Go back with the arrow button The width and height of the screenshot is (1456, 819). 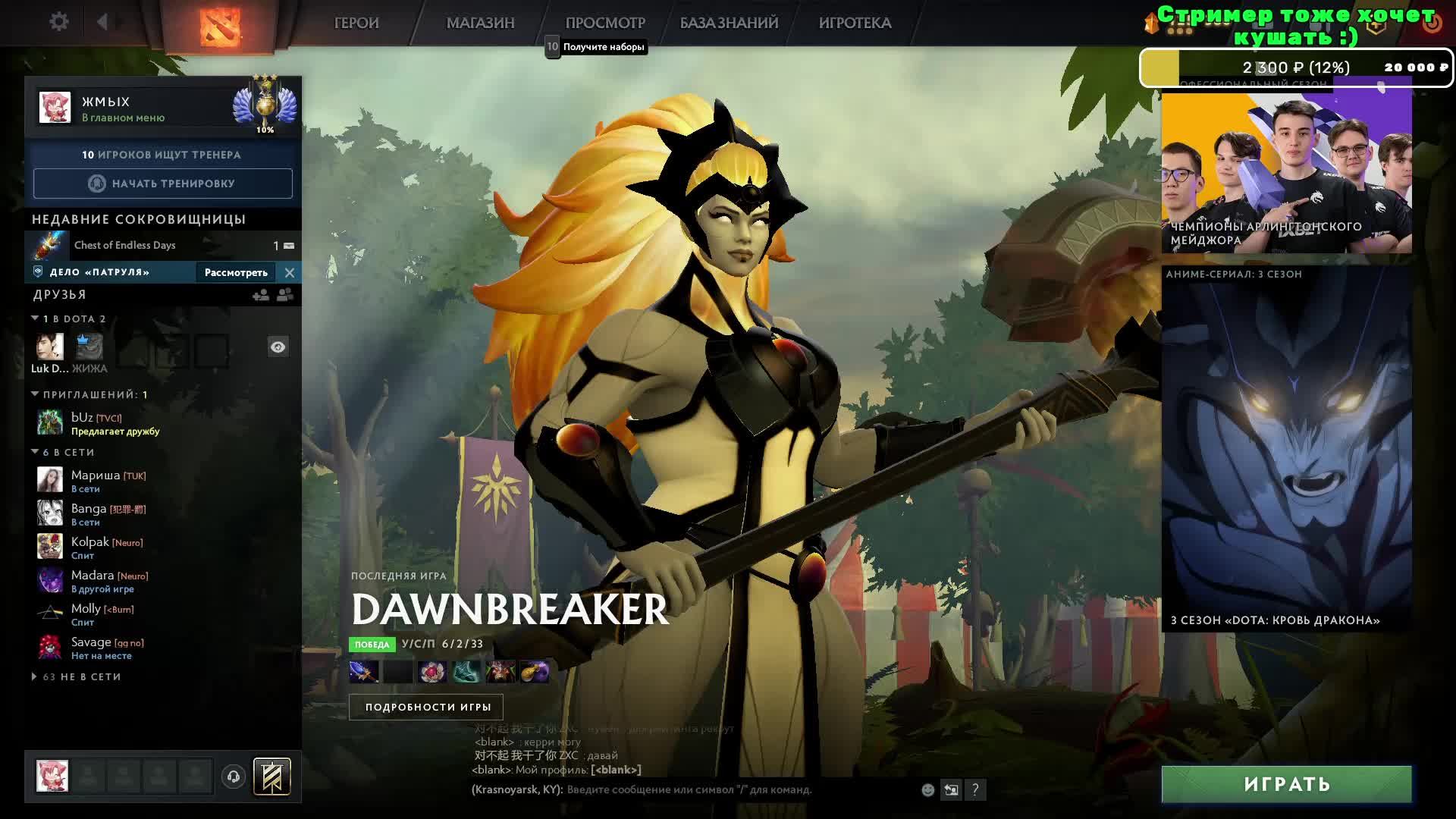(102, 22)
